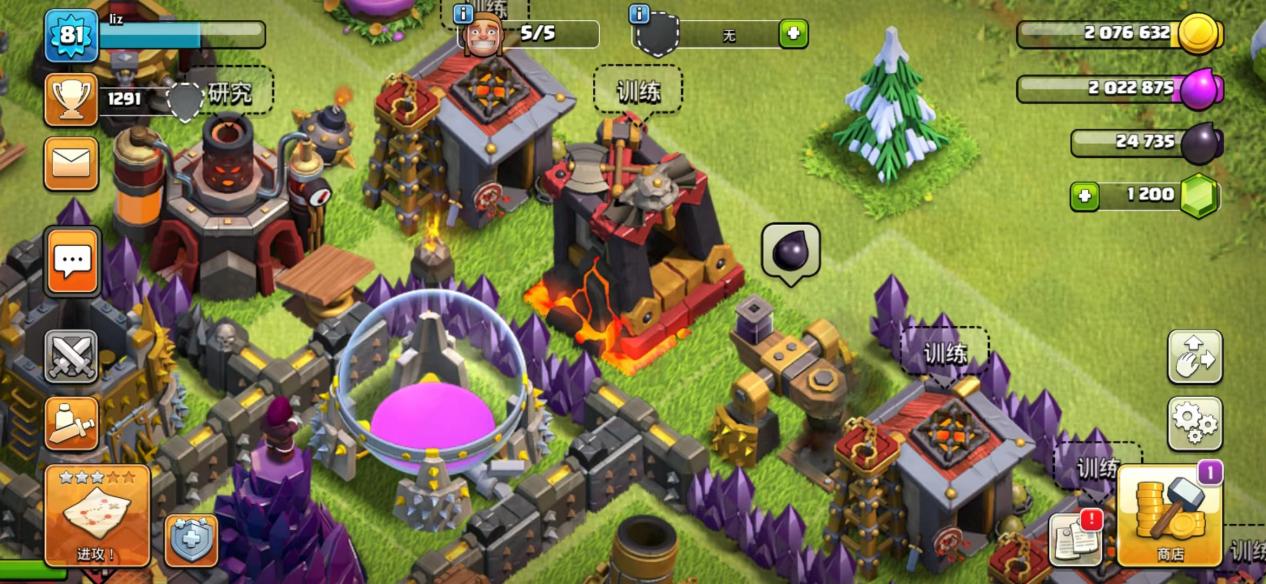The width and height of the screenshot is (1266, 584).
Task: Open the chat speech bubble panel
Action: pos(72,261)
